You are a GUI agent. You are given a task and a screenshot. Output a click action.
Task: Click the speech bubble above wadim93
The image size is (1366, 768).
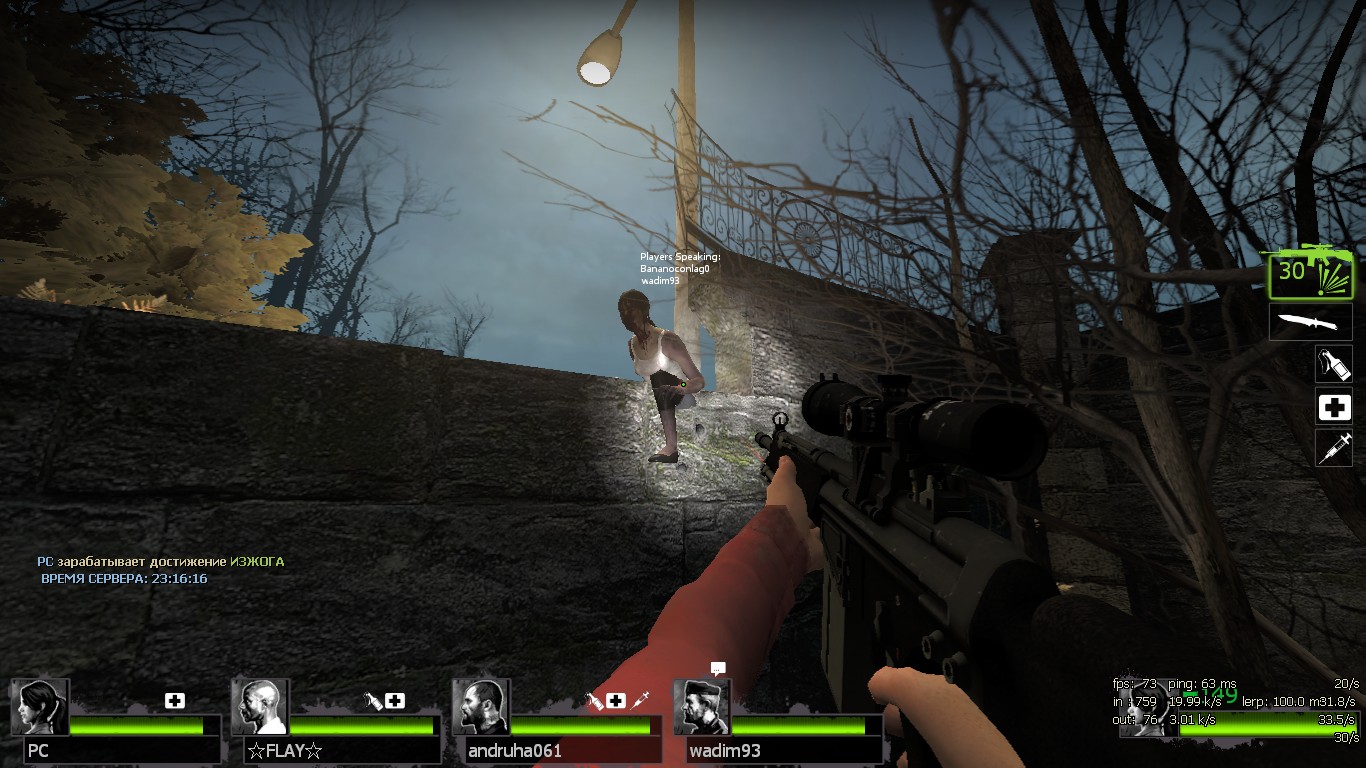(717, 668)
